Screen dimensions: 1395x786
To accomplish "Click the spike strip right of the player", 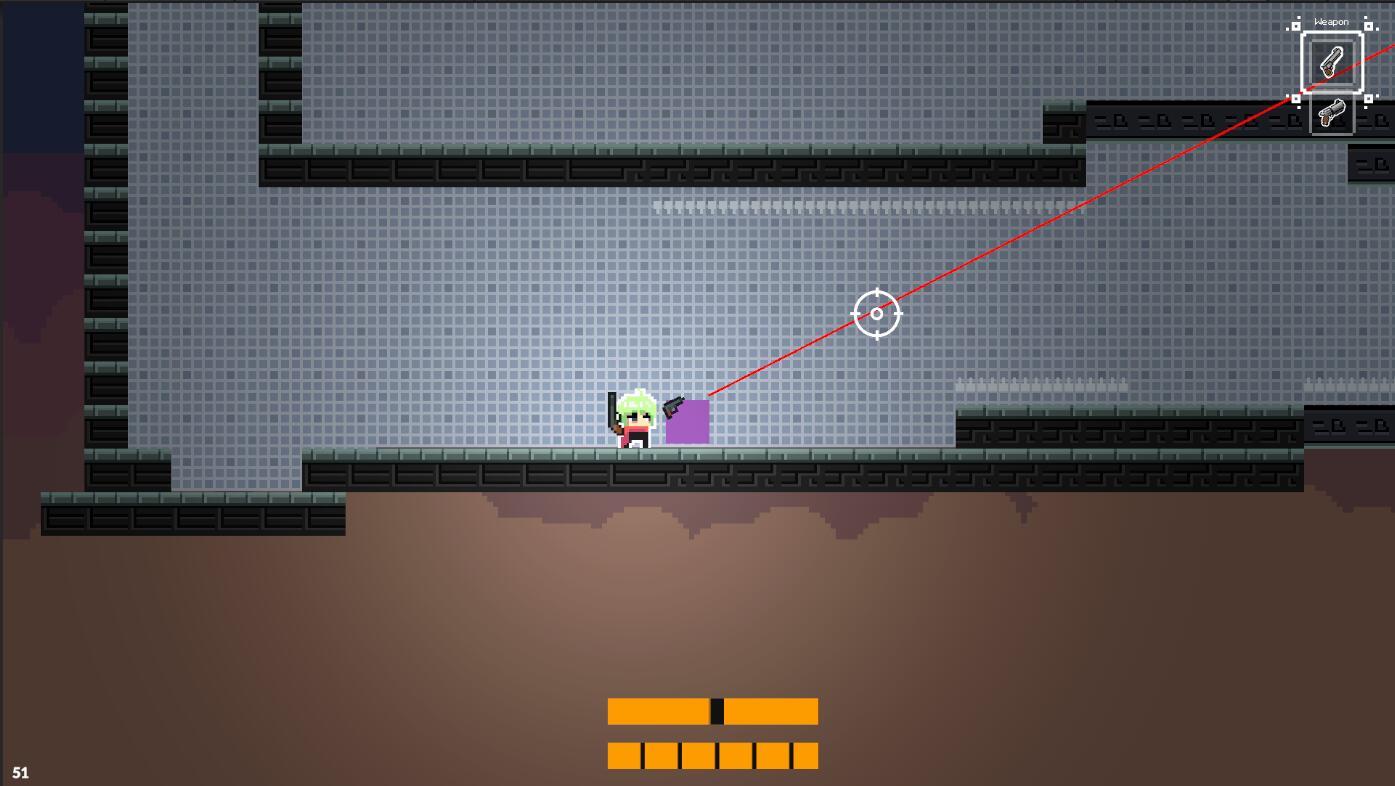I will (1040, 384).
